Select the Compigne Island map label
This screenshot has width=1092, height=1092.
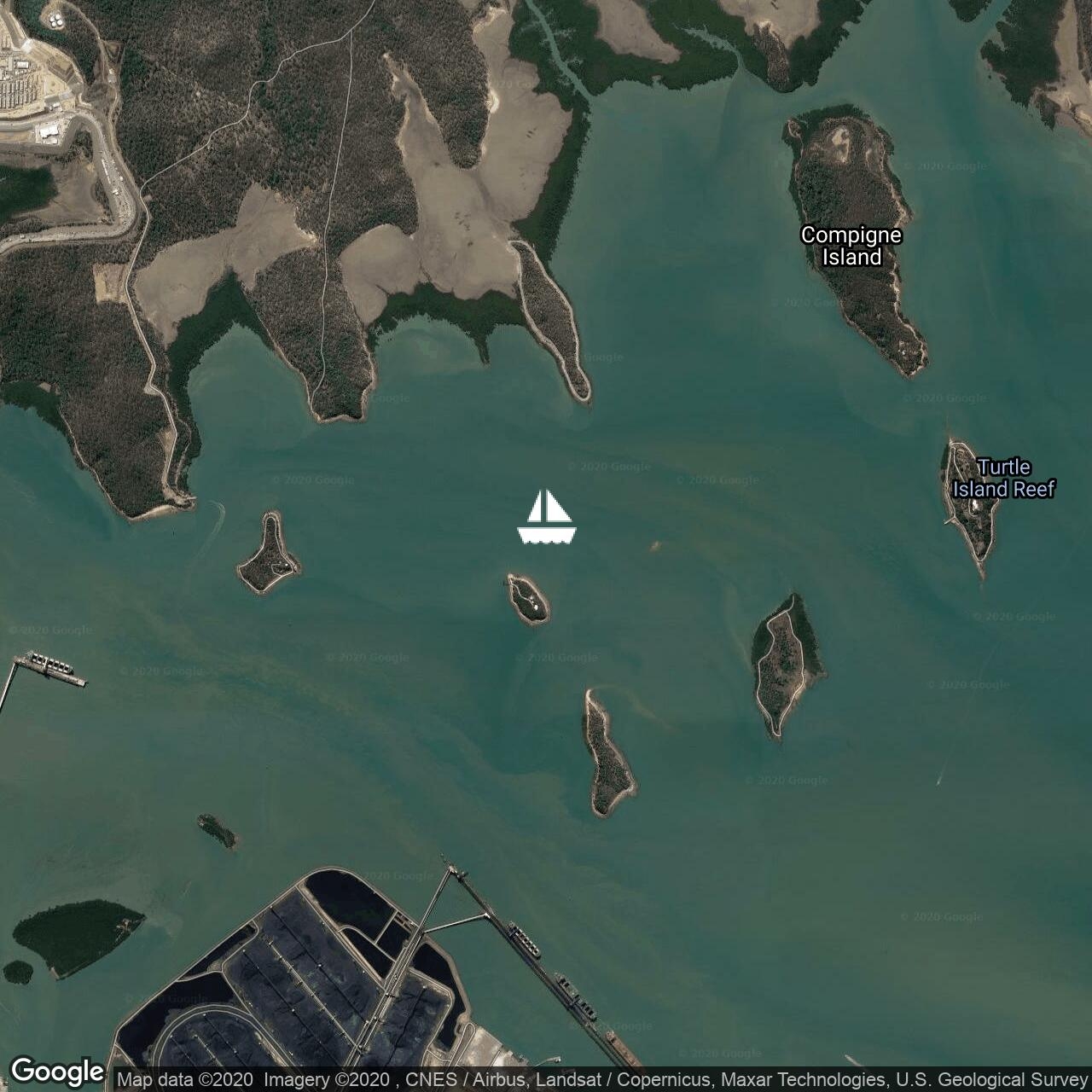click(851, 246)
